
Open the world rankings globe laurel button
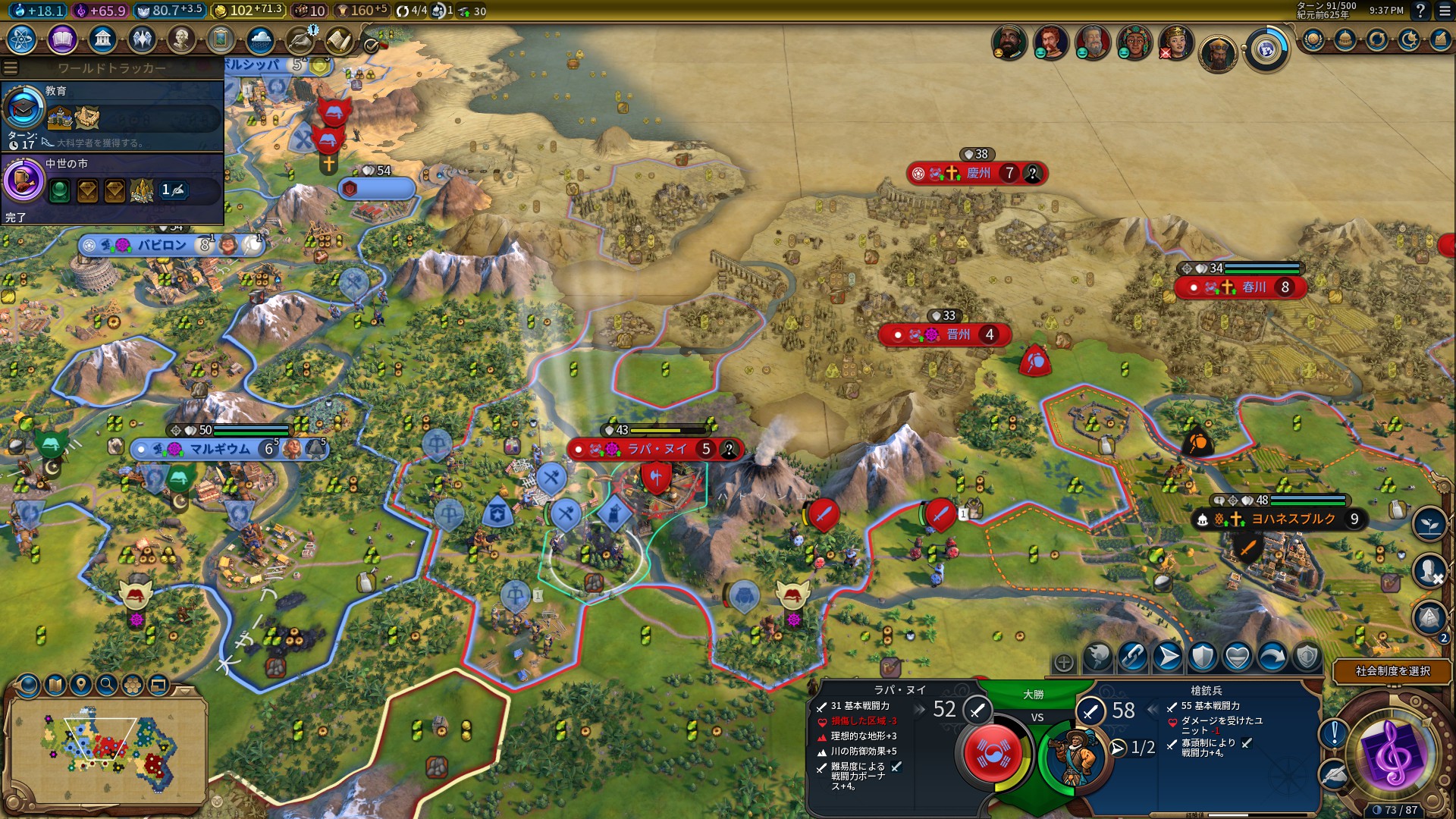(x=1313, y=39)
